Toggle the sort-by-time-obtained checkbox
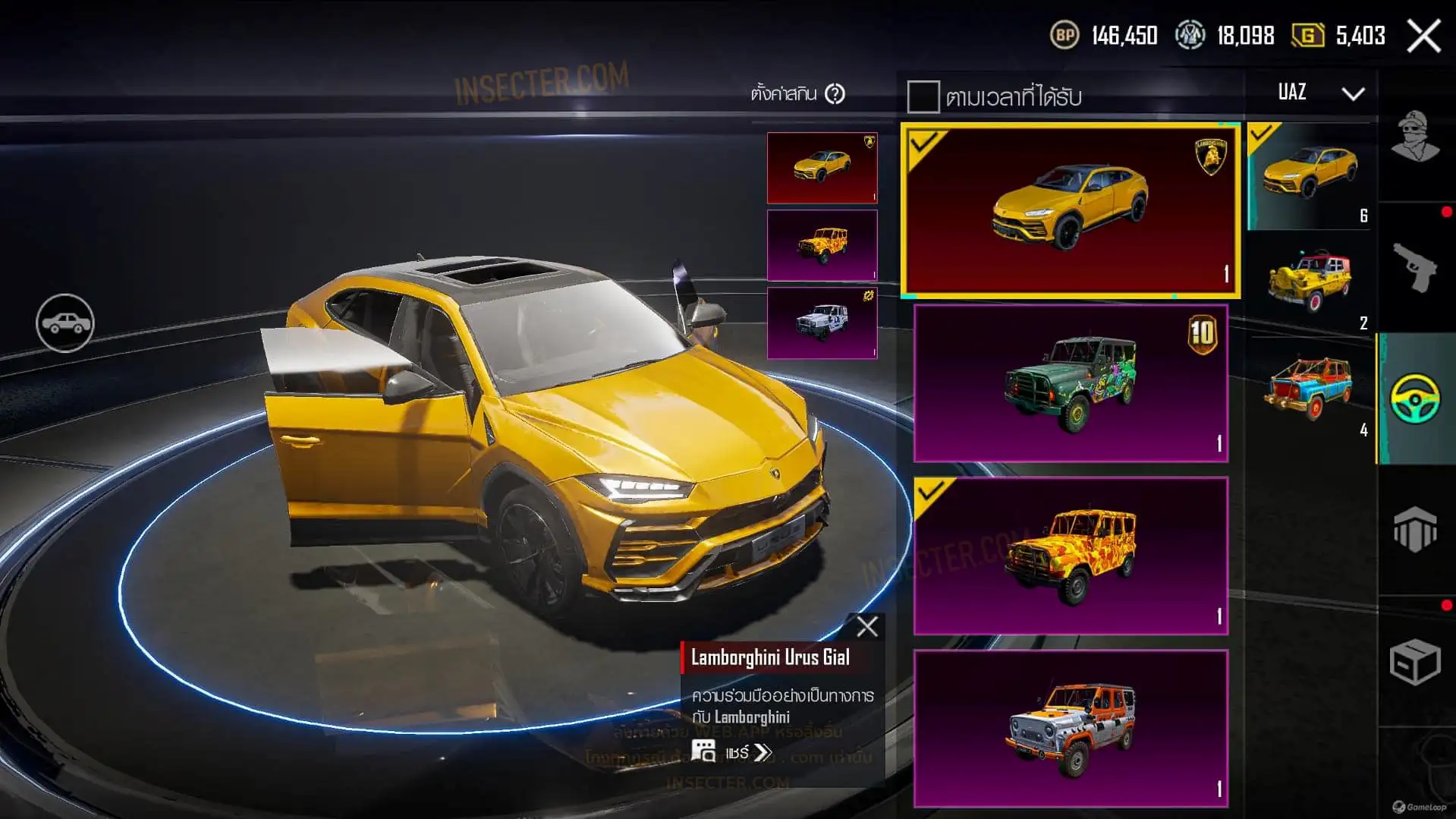 [923, 97]
